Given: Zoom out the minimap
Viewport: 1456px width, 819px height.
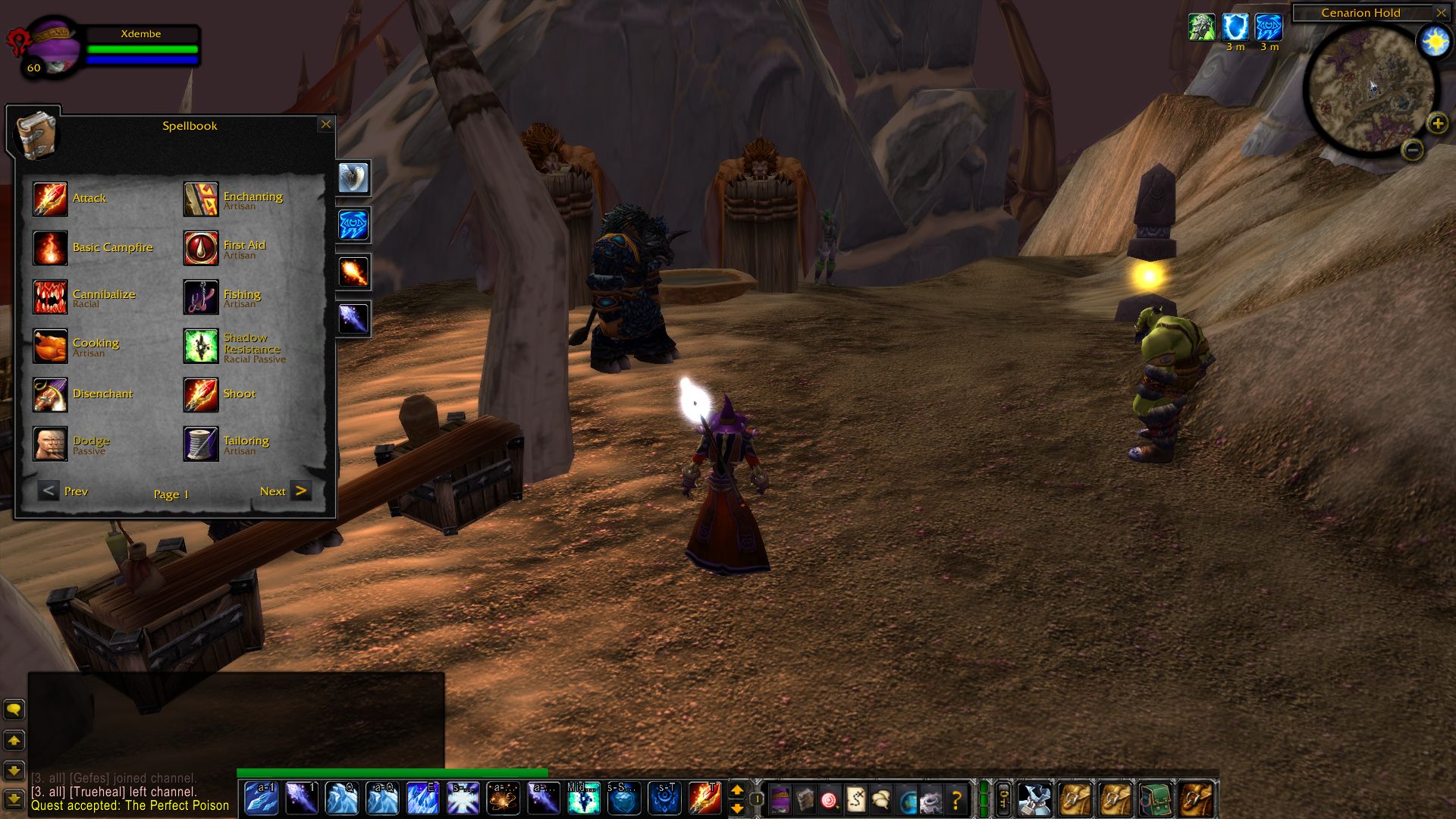Looking at the screenshot, I should [x=1412, y=150].
